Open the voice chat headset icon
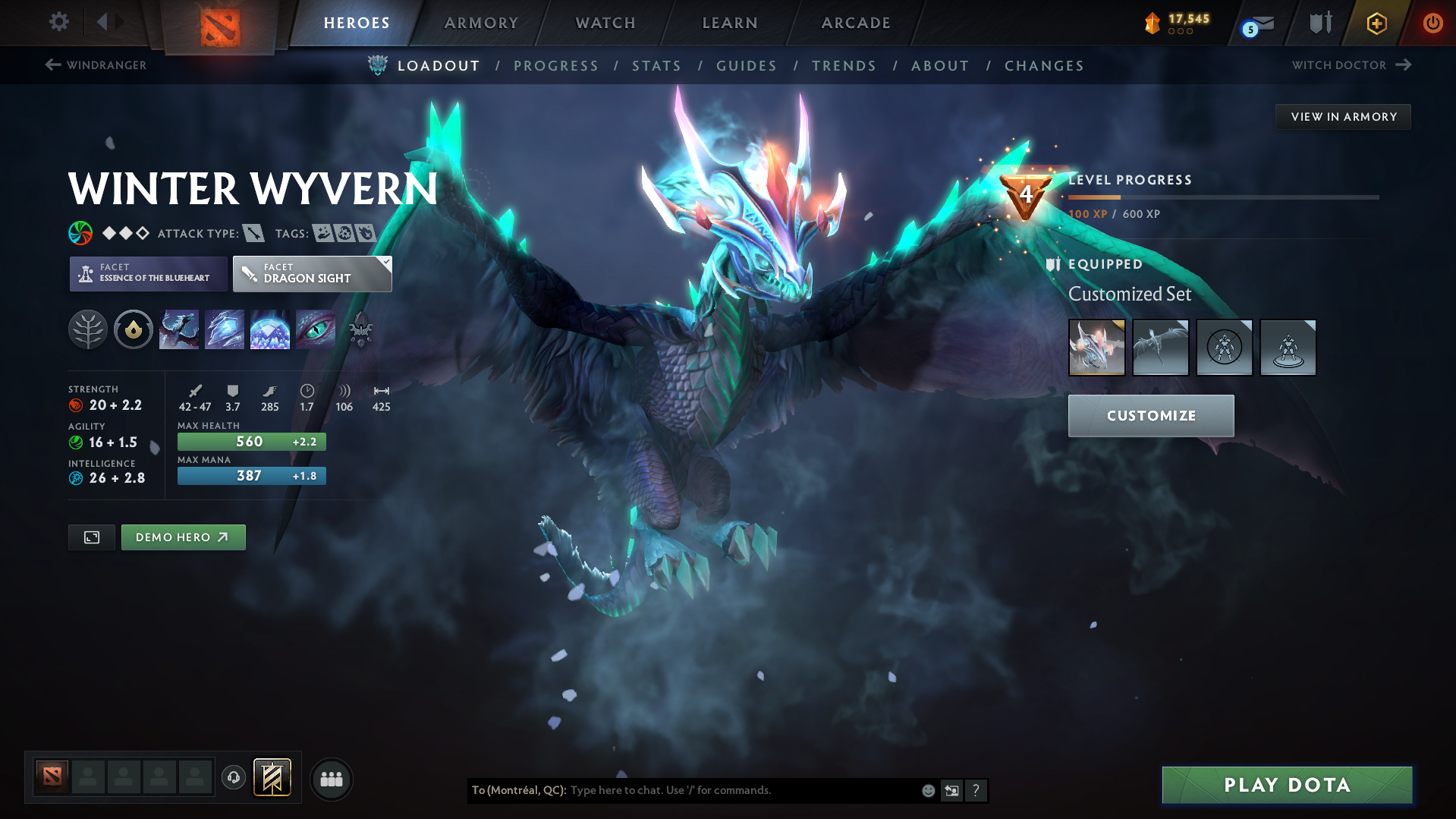Viewport: 1456px width, 819px height. pos(233,778)
